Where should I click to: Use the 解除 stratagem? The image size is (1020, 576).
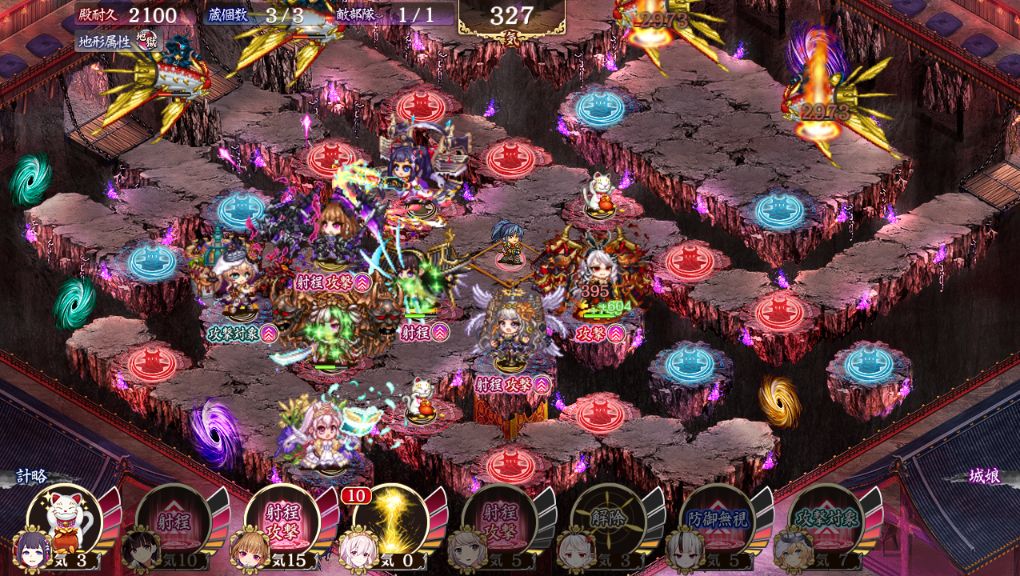607,518
